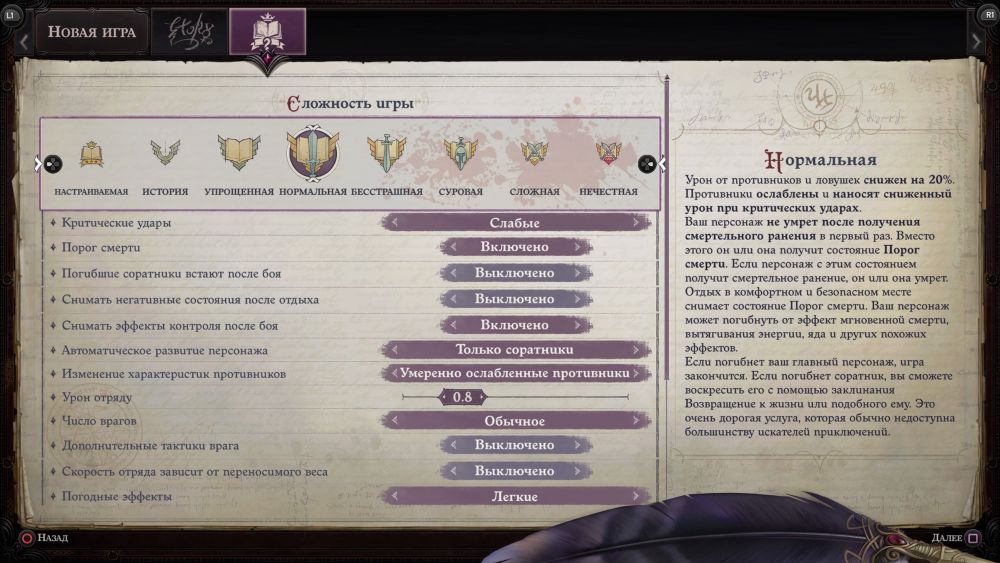This screenshot has height=563, width=1000.
Task: Open the Новая игра tab
Action: click(92, 32)
